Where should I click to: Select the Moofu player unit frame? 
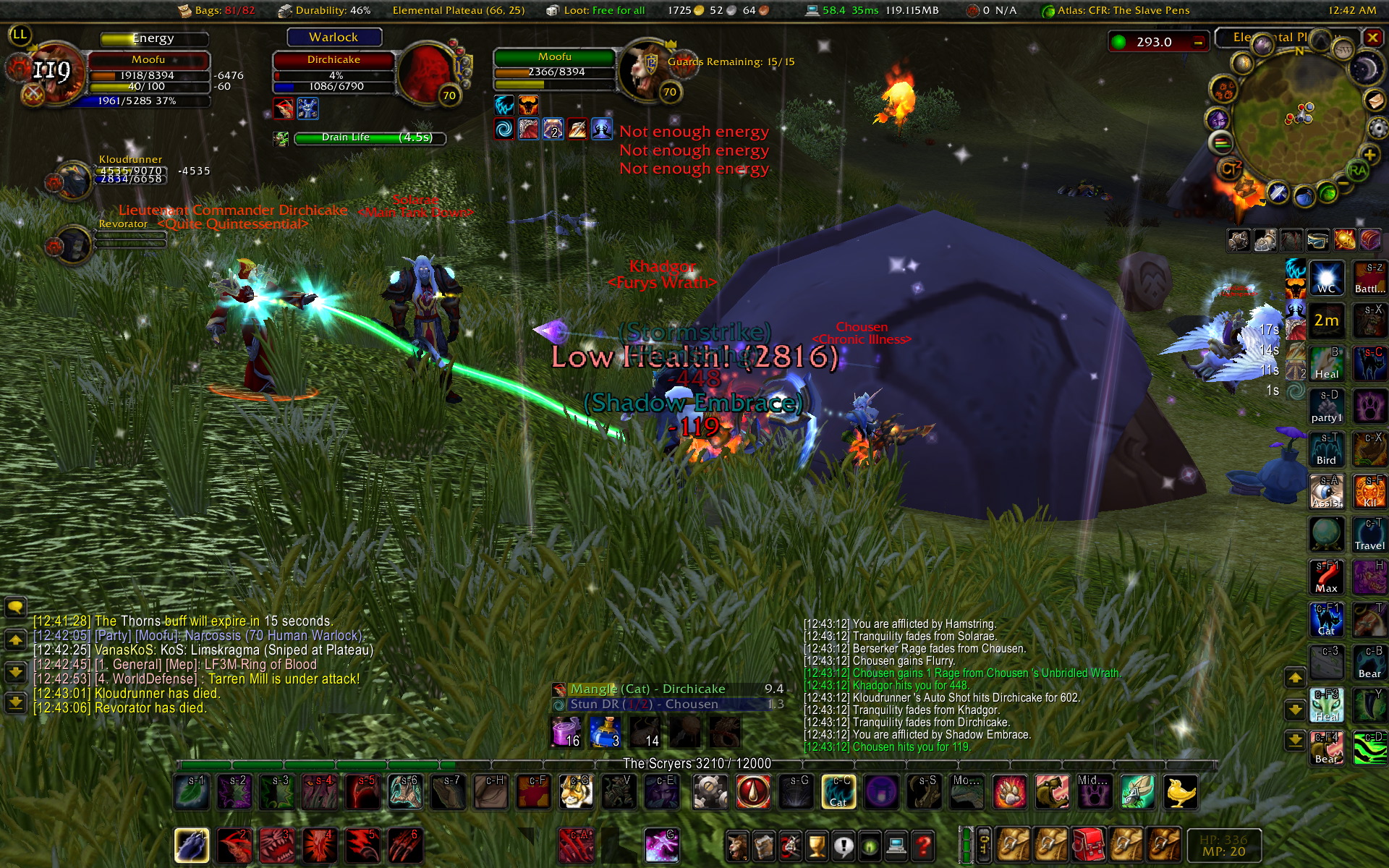click(148, 72)
